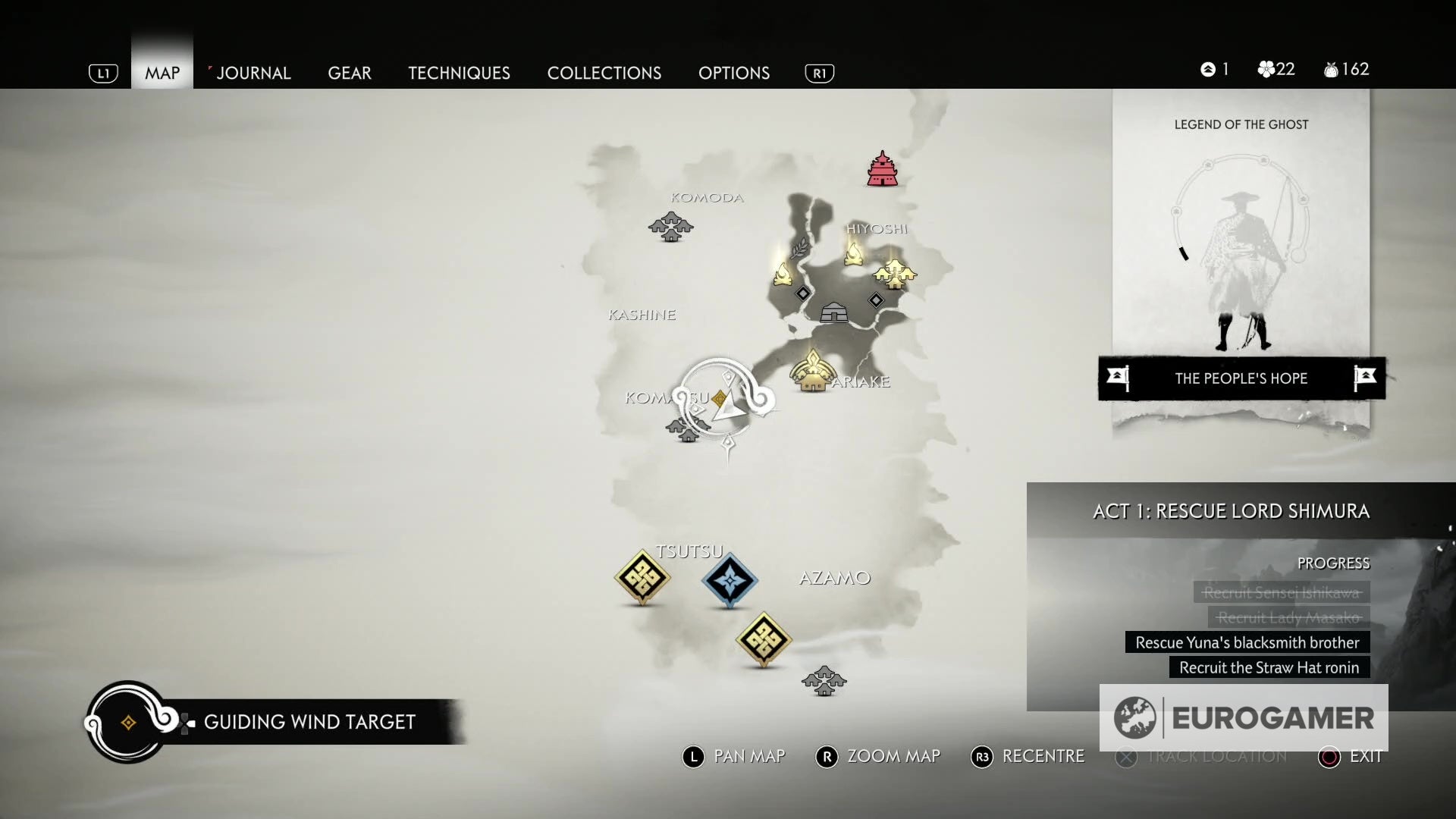Viewport: 1456px width, 819px height.
Task: Switch to the Journal tab
Action: click(253, 73)
